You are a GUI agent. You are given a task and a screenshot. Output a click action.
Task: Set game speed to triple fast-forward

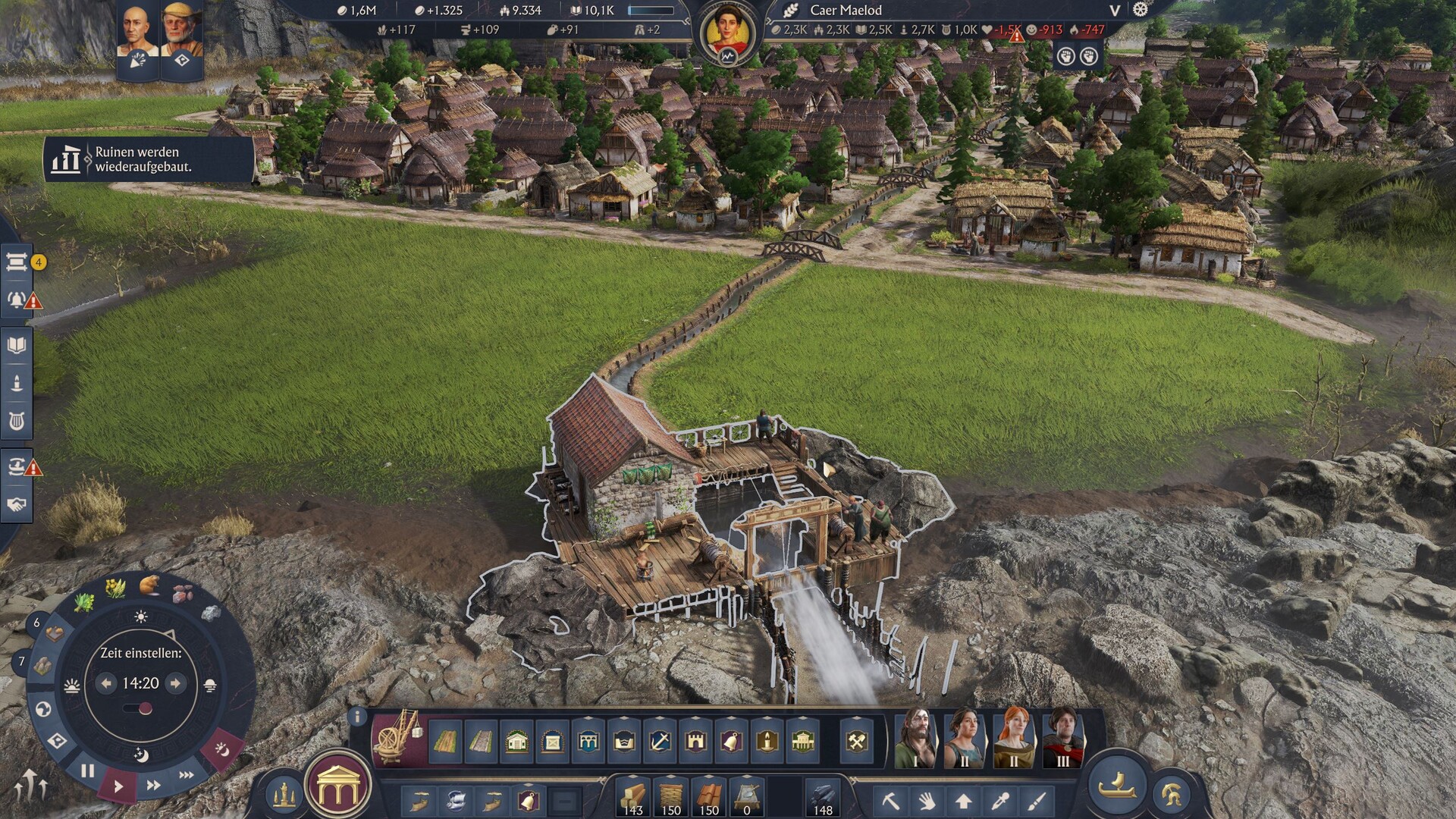pos(186,775)
